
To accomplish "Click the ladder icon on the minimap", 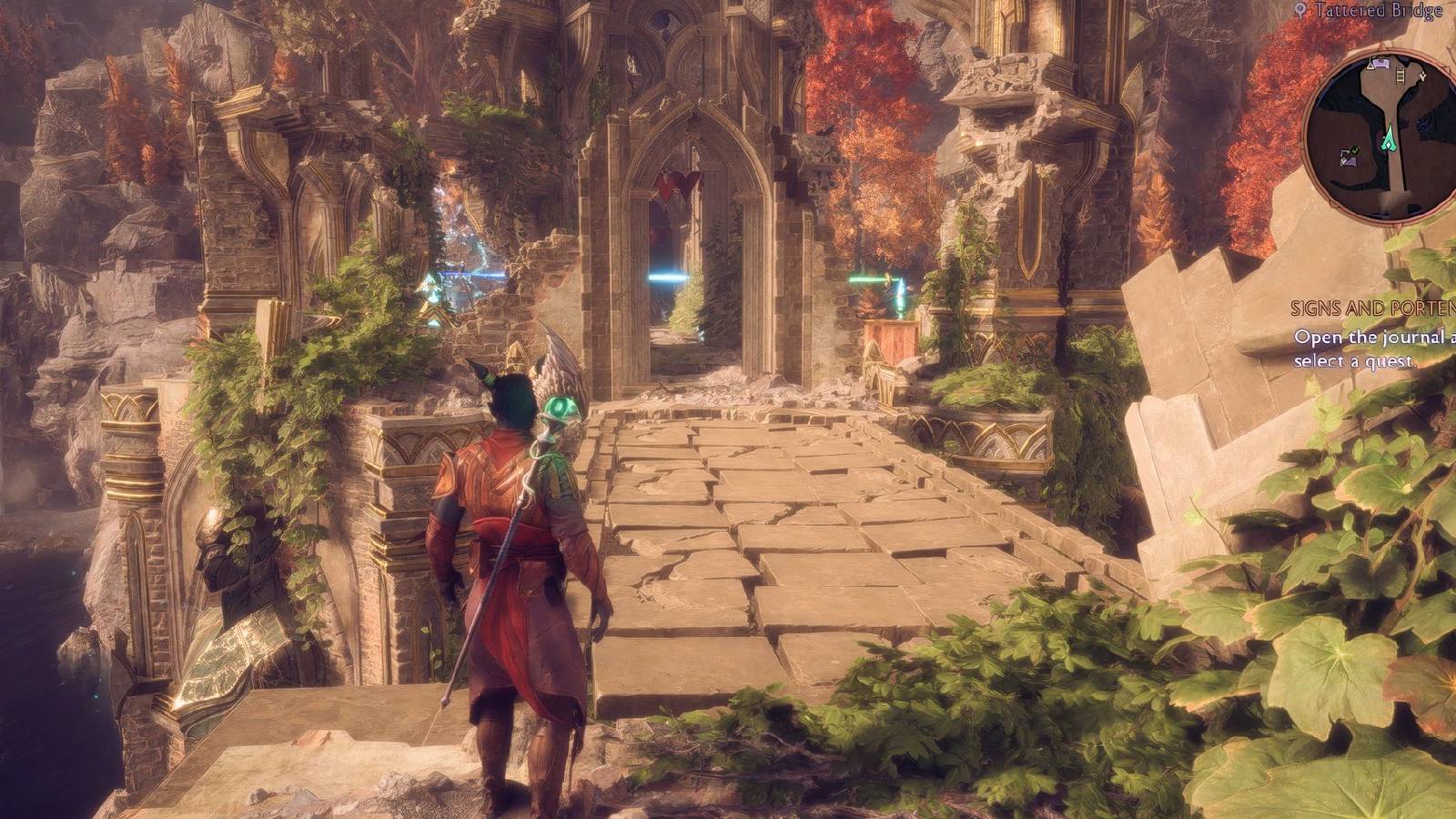I will click(1400, 76).
